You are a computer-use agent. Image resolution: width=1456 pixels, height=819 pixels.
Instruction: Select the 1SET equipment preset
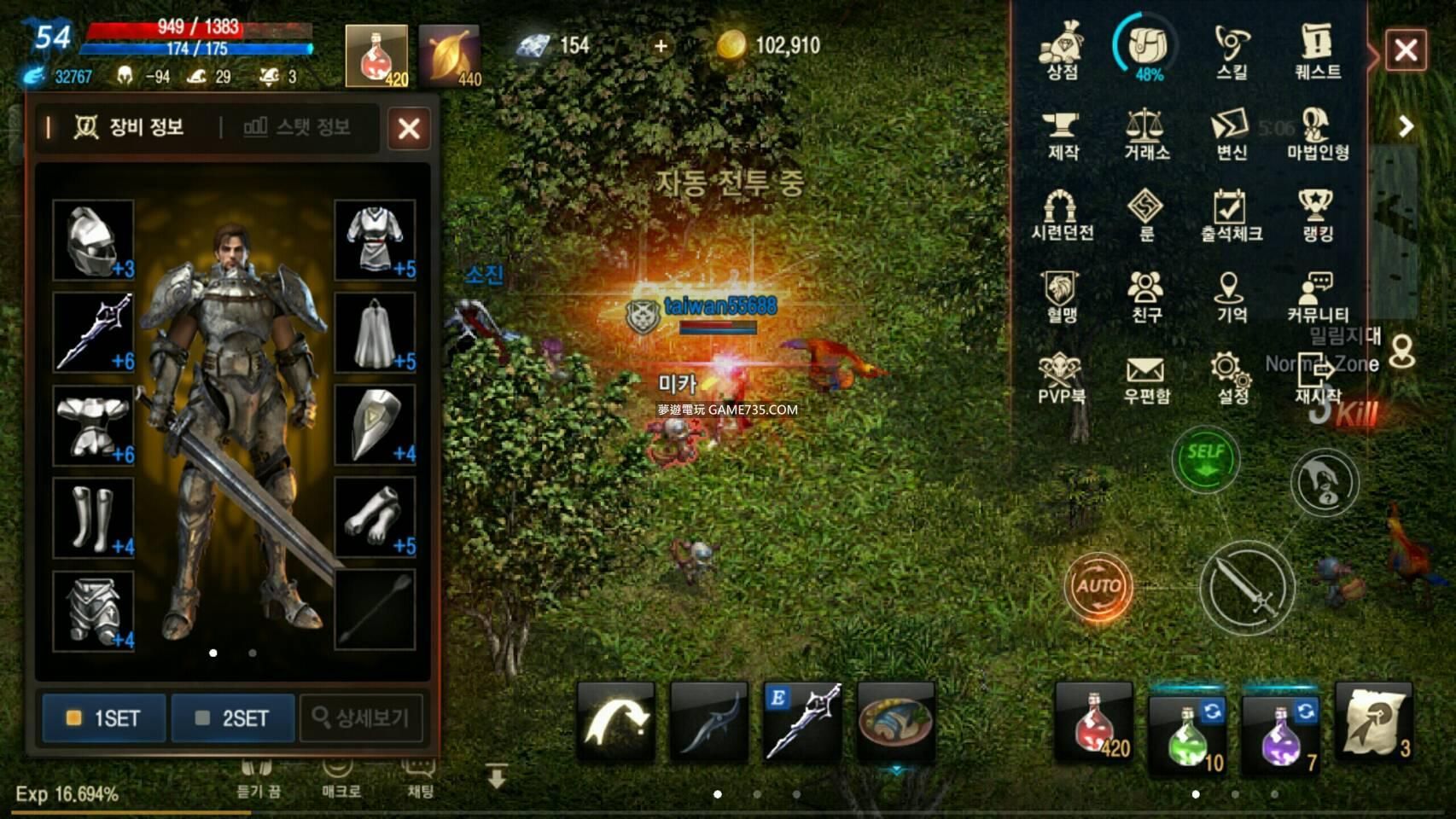click(x=104, y=718)
